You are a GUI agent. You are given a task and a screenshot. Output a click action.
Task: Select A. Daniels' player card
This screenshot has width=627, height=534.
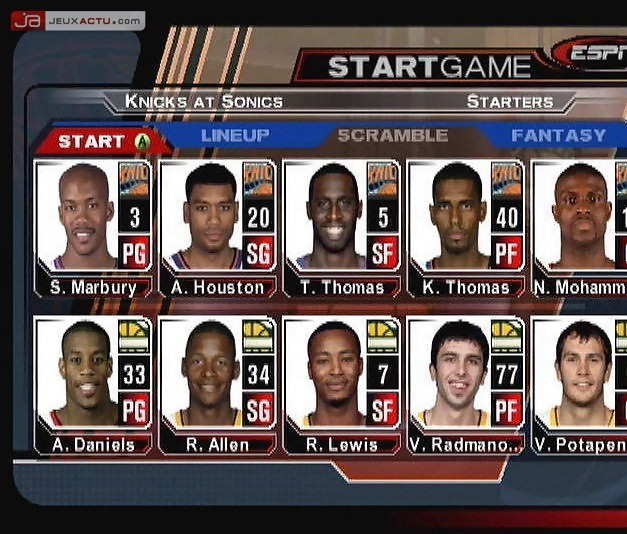[93, 385]
